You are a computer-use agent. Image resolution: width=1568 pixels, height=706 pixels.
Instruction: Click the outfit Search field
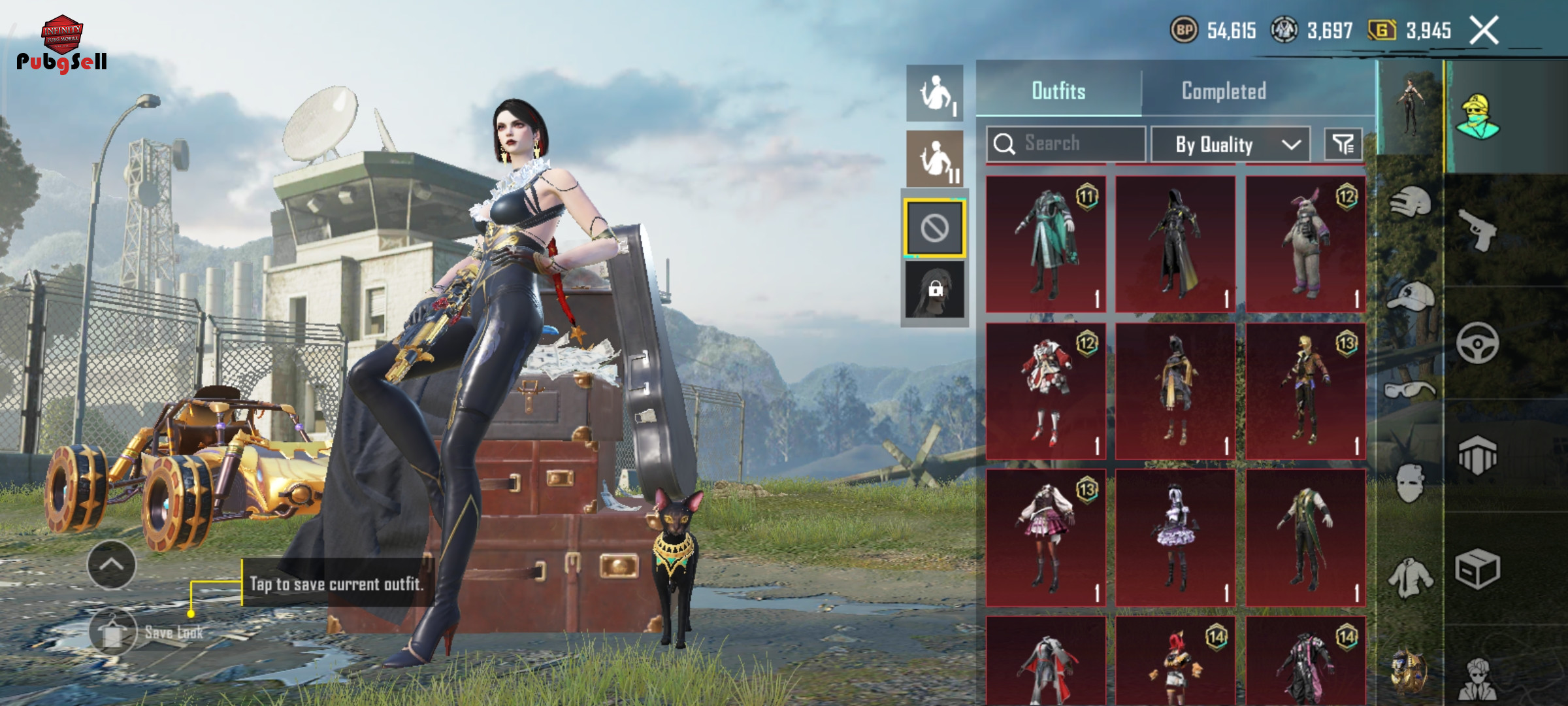pos(1066,144)
